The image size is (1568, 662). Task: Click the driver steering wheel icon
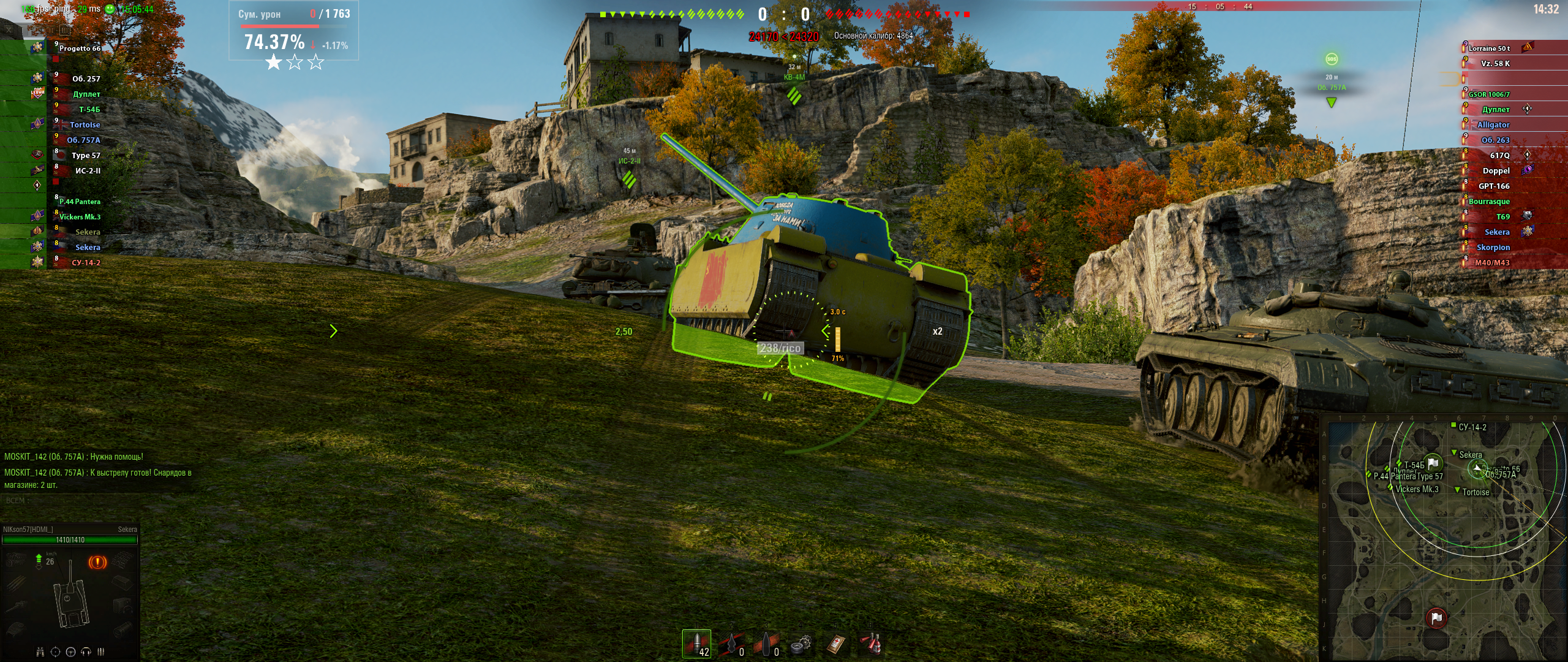70,652
